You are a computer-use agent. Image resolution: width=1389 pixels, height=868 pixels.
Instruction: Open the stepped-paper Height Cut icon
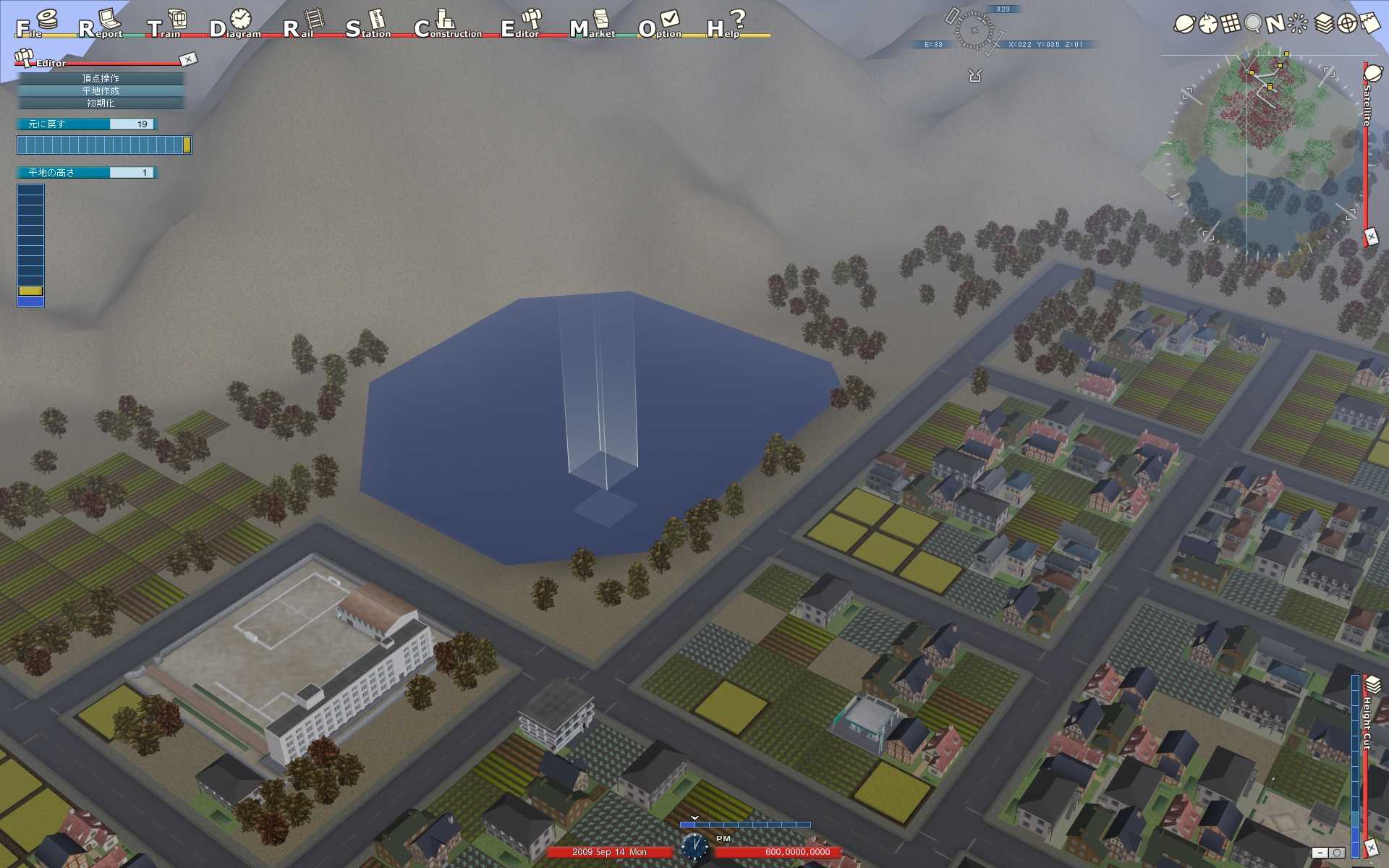1371,22
